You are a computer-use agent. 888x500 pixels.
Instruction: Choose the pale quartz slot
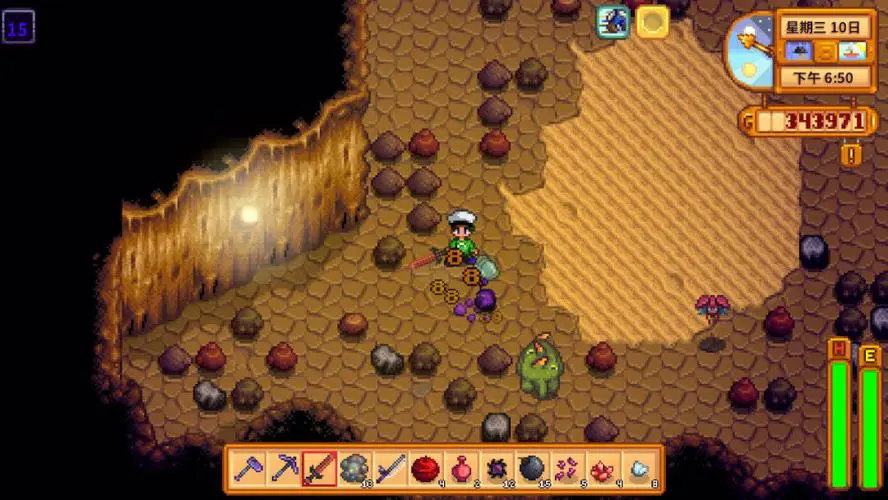click(639, 468)
